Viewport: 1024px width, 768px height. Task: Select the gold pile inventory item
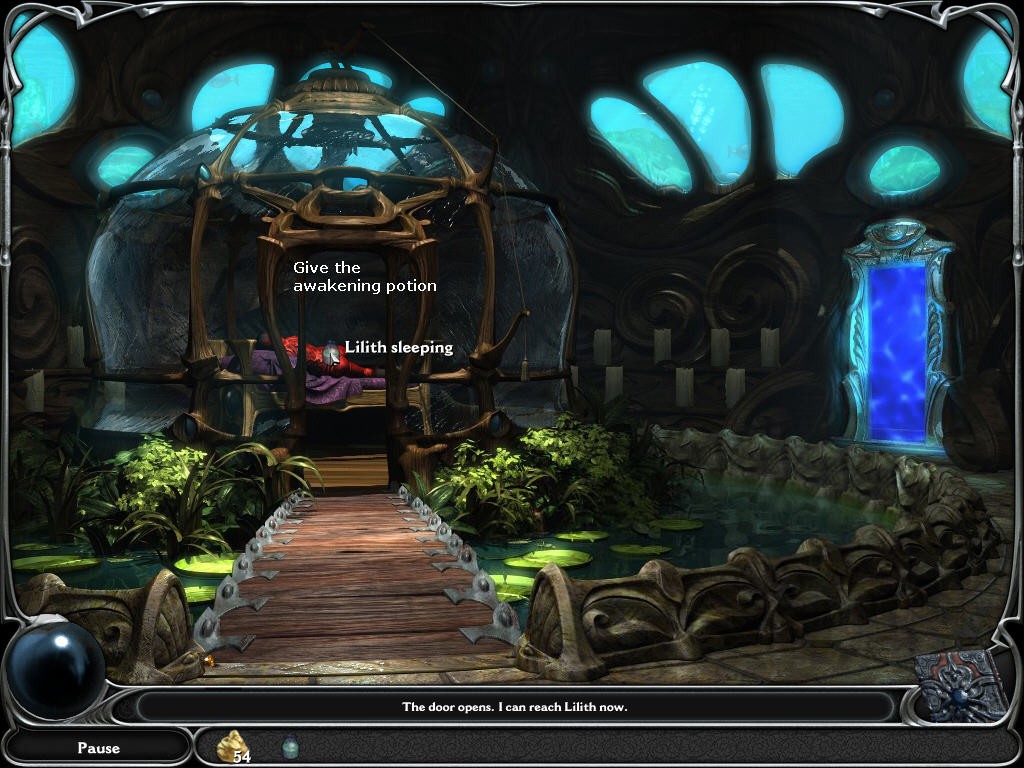pos(234,745)
